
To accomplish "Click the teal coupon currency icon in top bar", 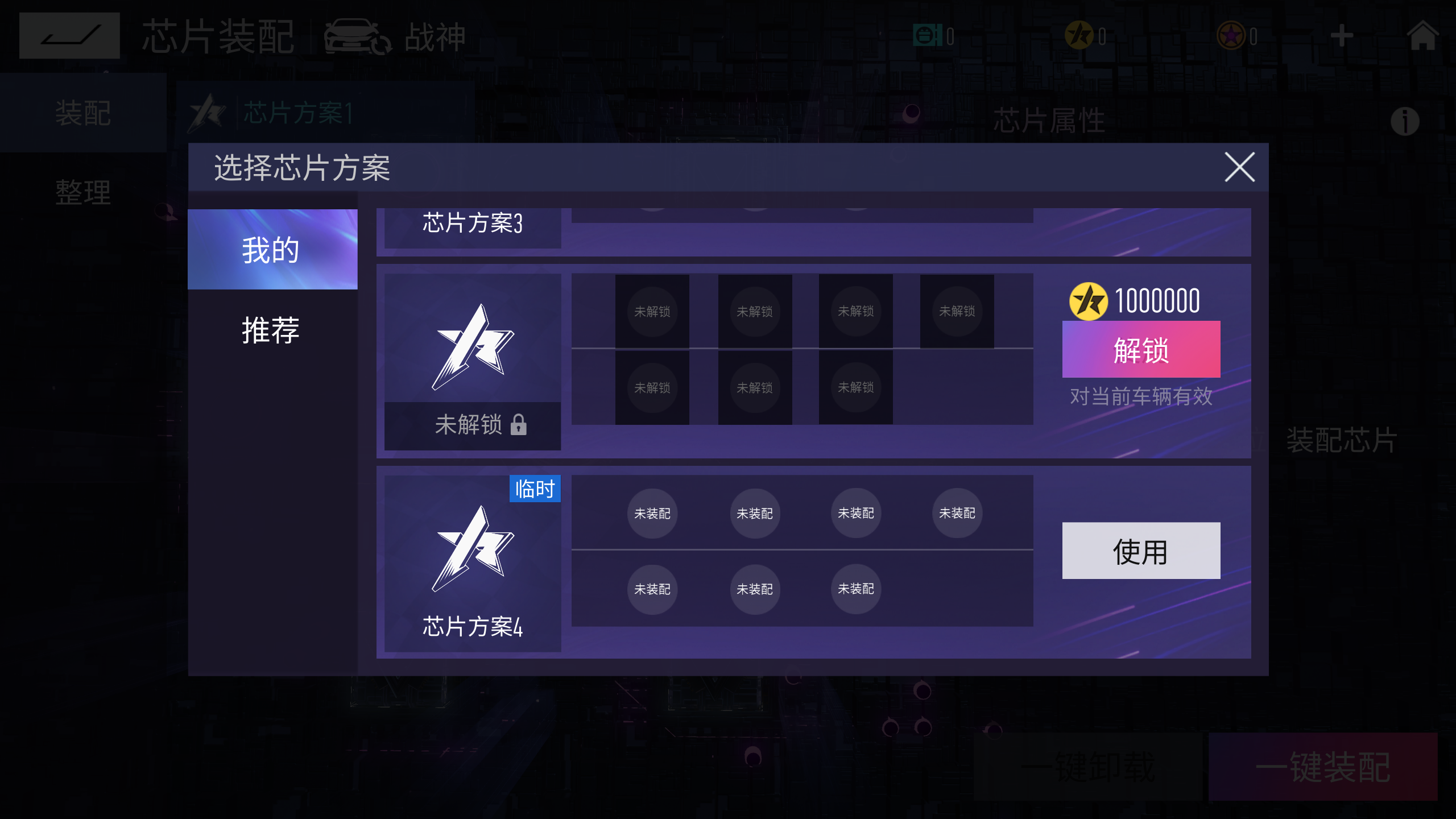I will 926,35.
